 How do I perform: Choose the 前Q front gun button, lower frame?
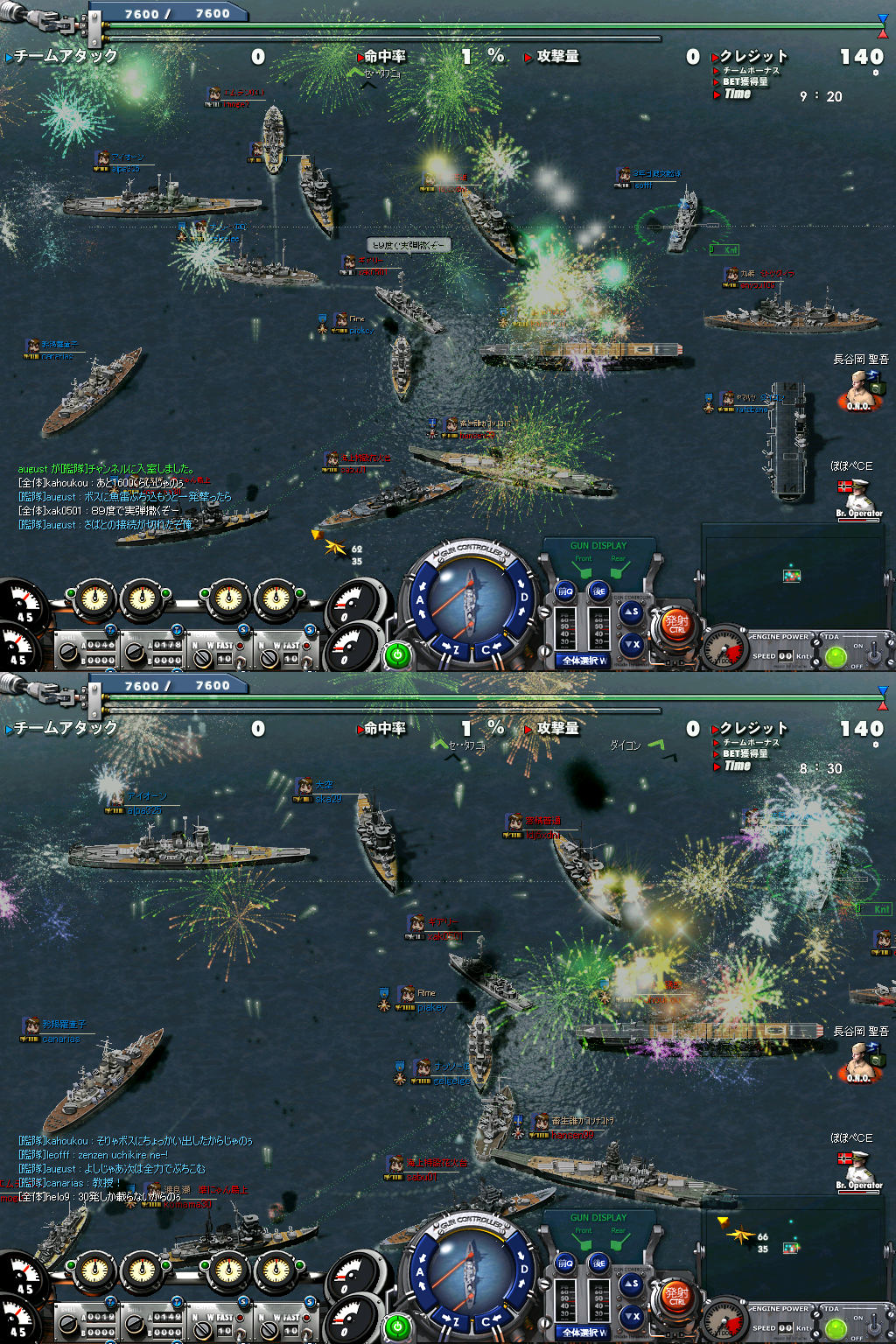coord(565,1263)
